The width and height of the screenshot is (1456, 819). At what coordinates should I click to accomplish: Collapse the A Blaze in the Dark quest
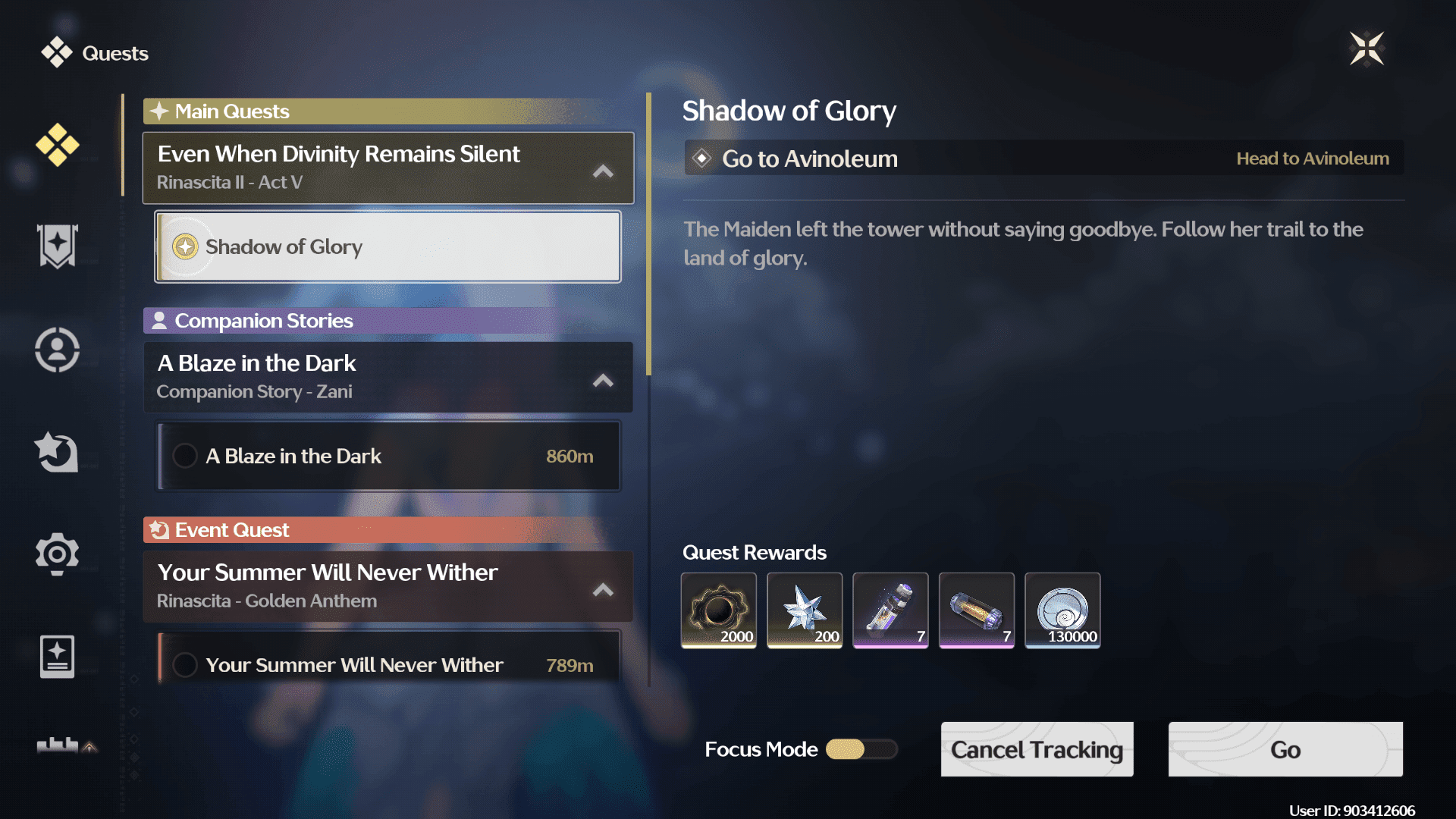coord(603,381)
